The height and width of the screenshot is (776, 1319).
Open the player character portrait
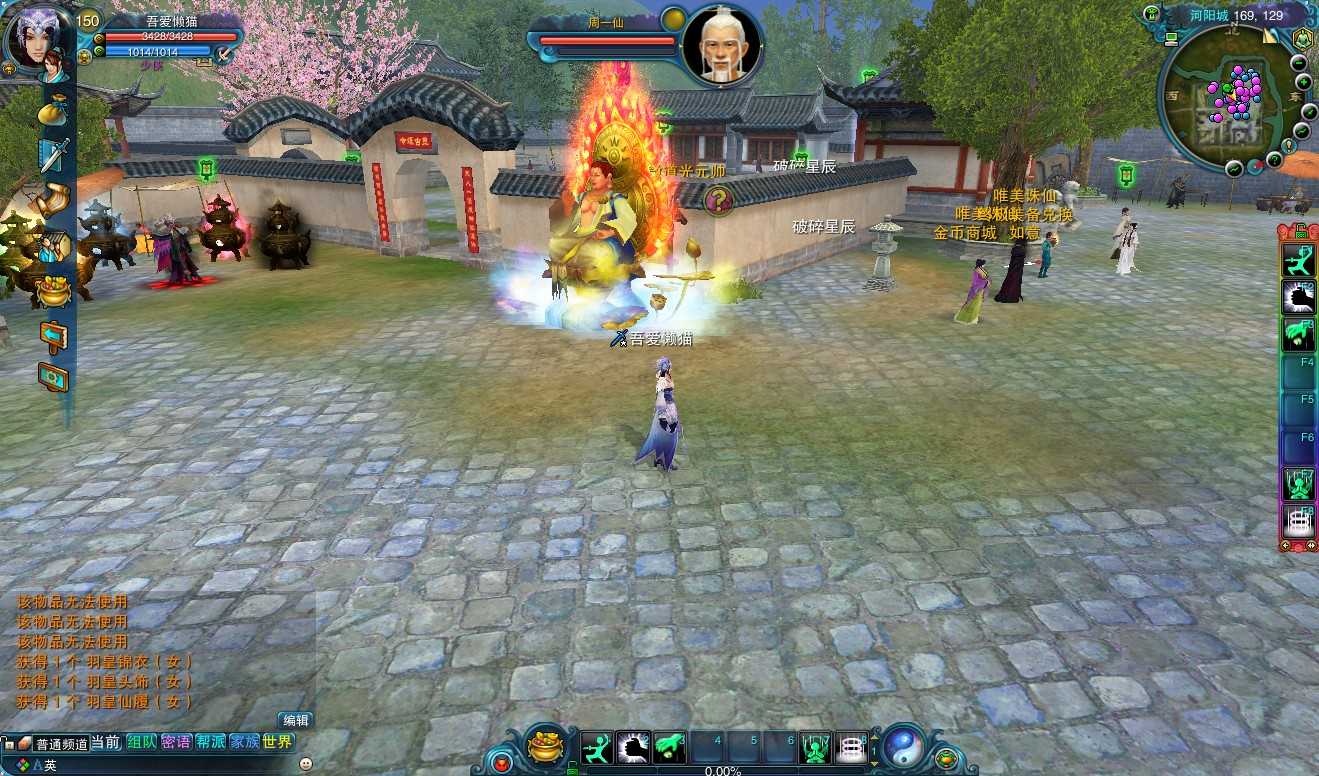coord(37,40)
